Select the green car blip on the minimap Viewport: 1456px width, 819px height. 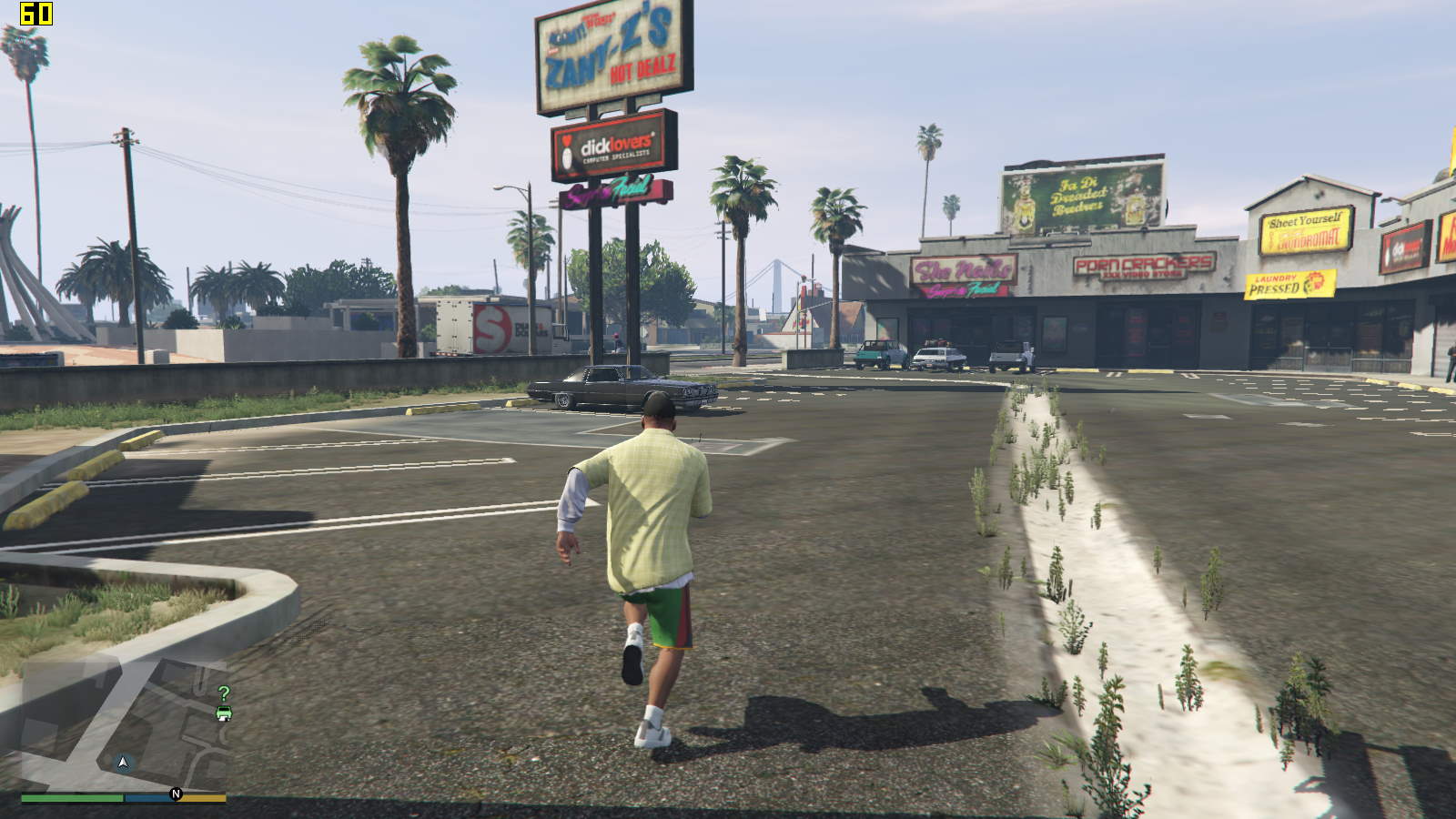[224, 713]
